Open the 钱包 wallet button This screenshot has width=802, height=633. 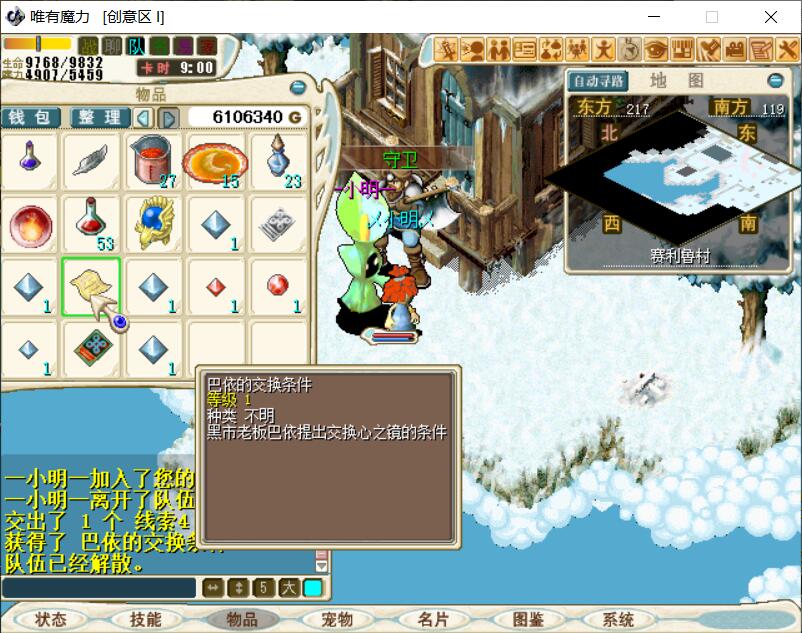(31, 118)
